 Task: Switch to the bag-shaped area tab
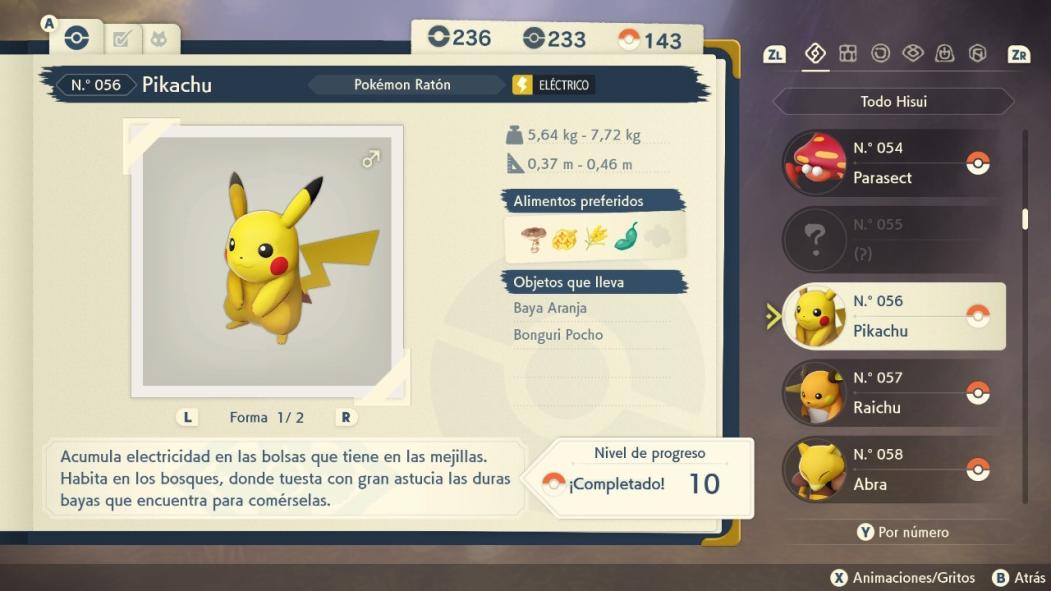tap(945, 53)
